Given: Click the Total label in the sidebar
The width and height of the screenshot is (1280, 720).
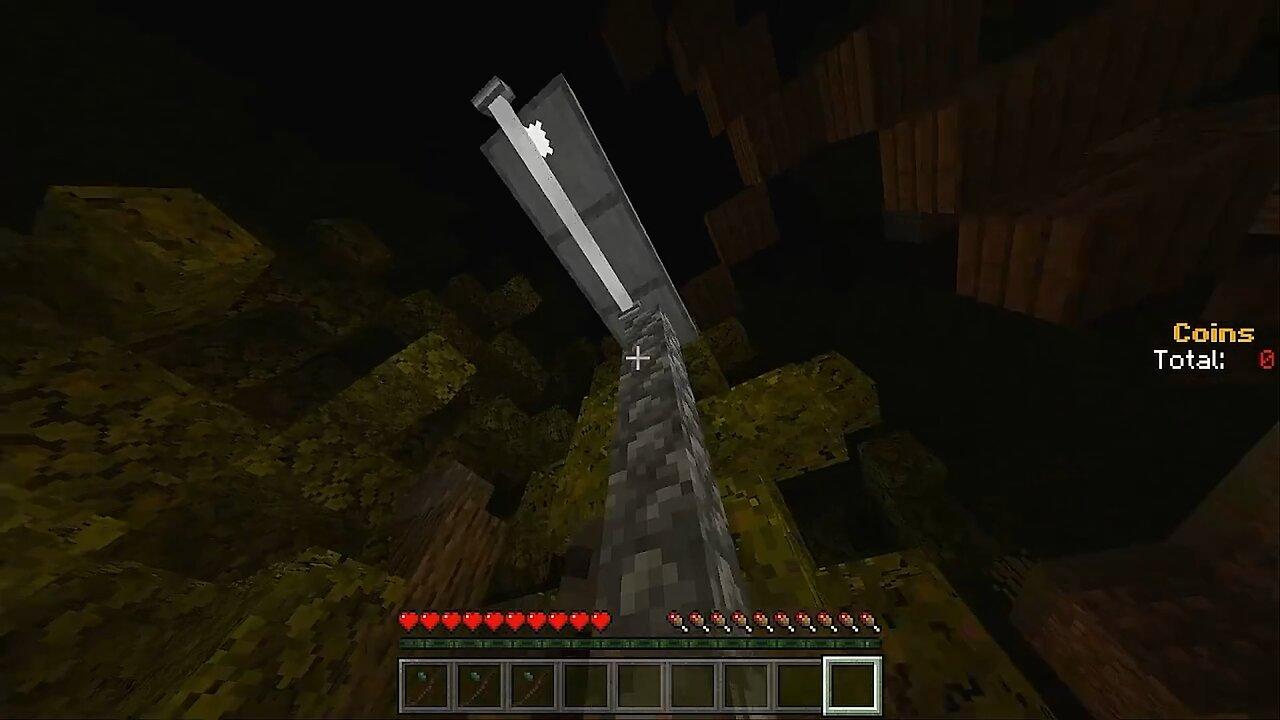Looking at the screenshot, I should (1189, 360).
